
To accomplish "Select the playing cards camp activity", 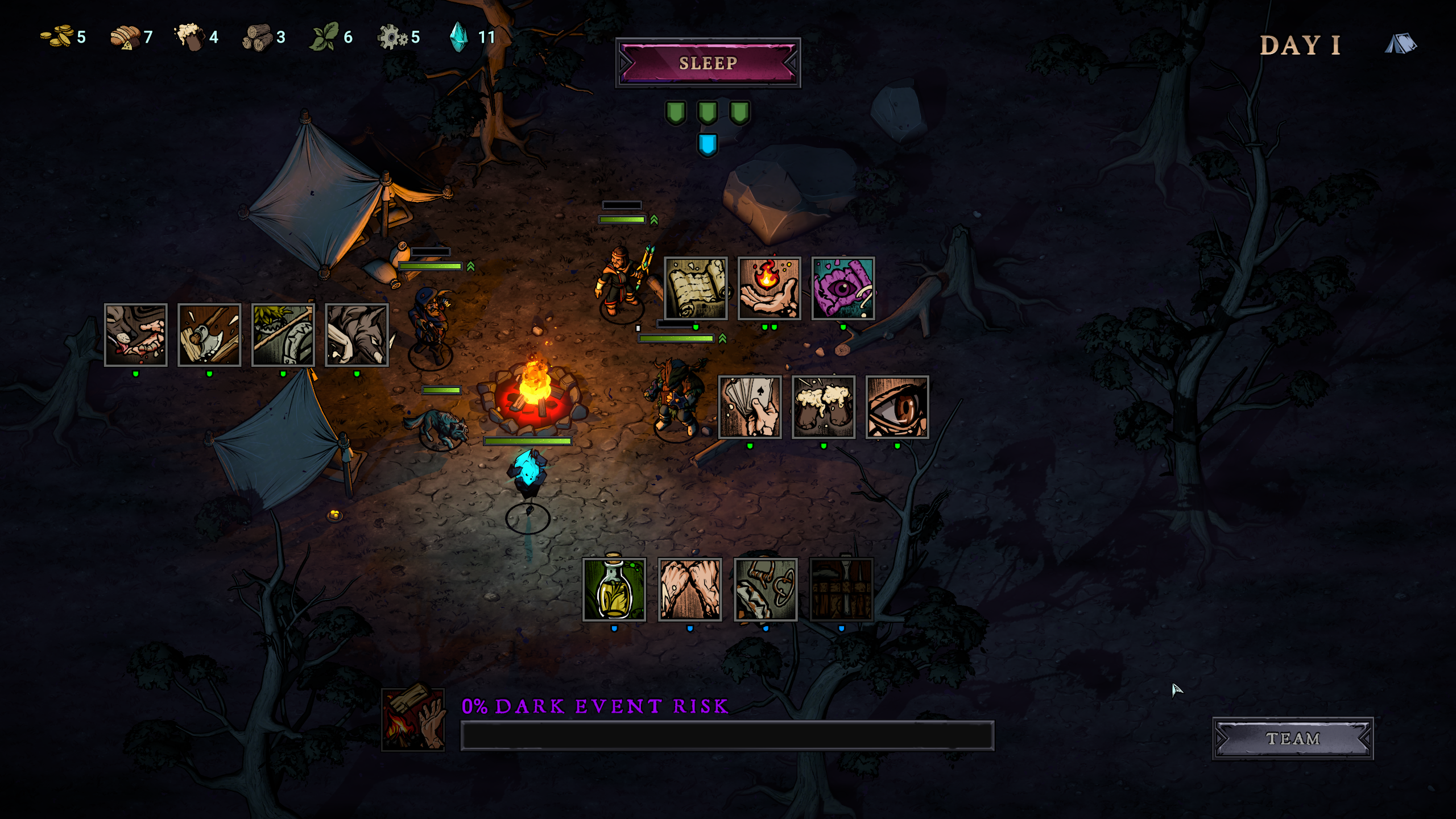I will tap(750, 407).
